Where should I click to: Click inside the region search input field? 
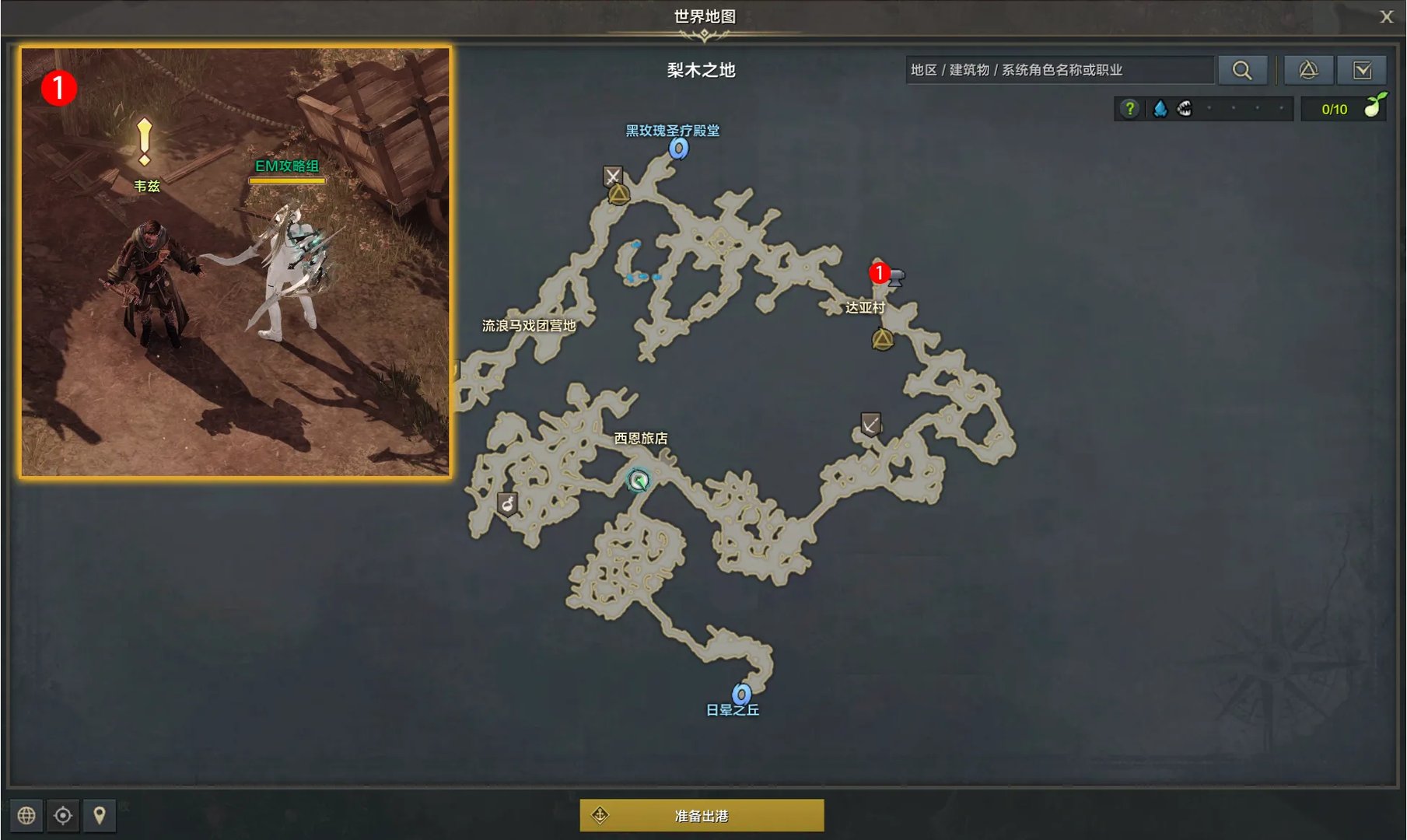(x=1062, y=69)
